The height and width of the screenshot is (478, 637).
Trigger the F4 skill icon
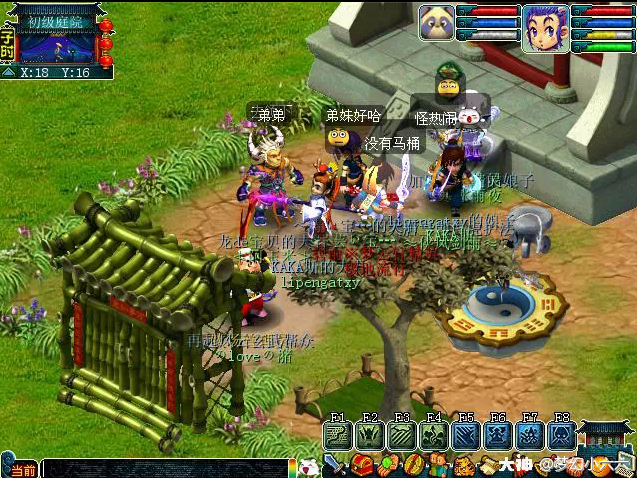coord(433,435)
